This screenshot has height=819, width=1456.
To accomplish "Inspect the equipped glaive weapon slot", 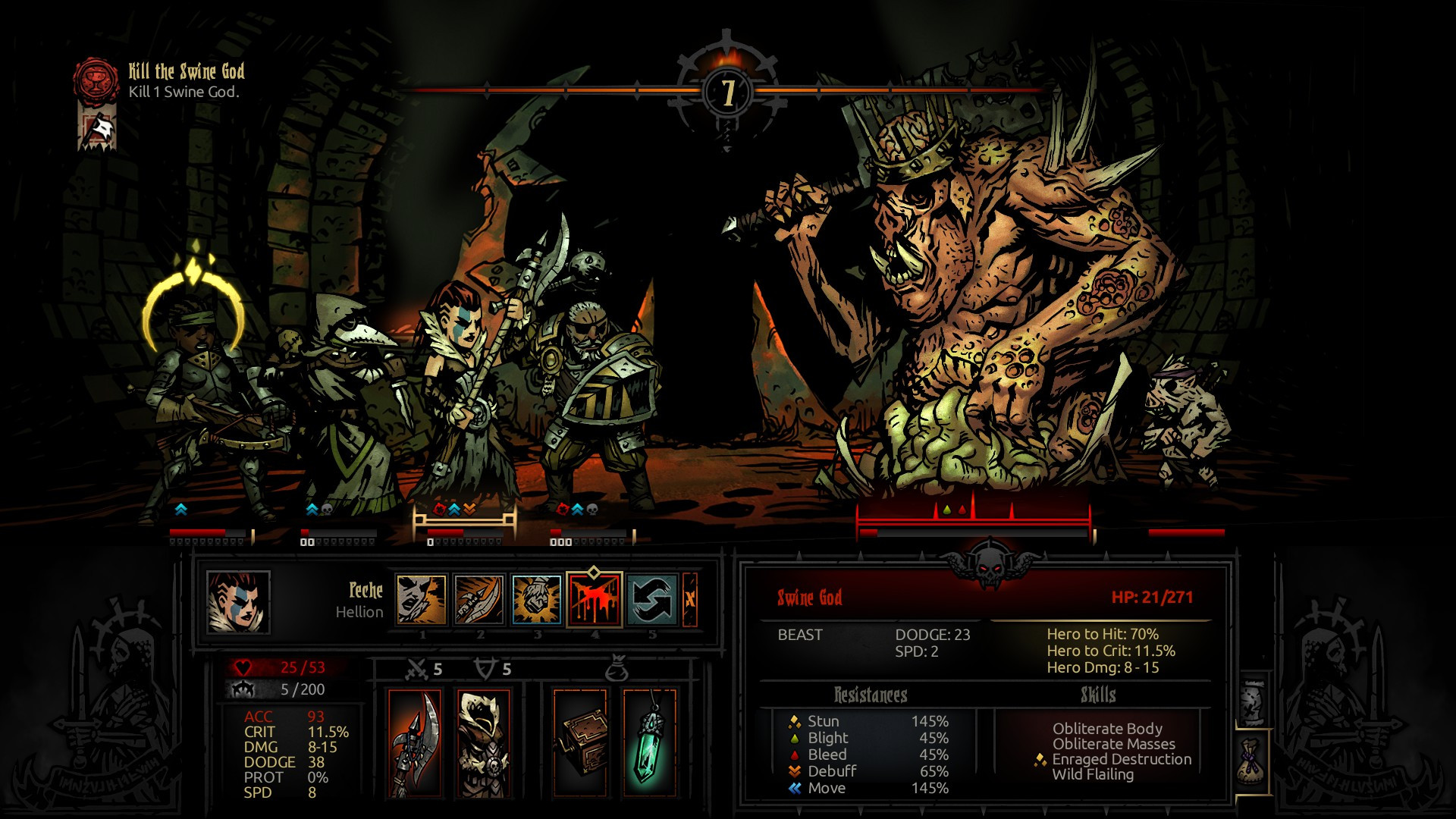I will tap(416, 743).
